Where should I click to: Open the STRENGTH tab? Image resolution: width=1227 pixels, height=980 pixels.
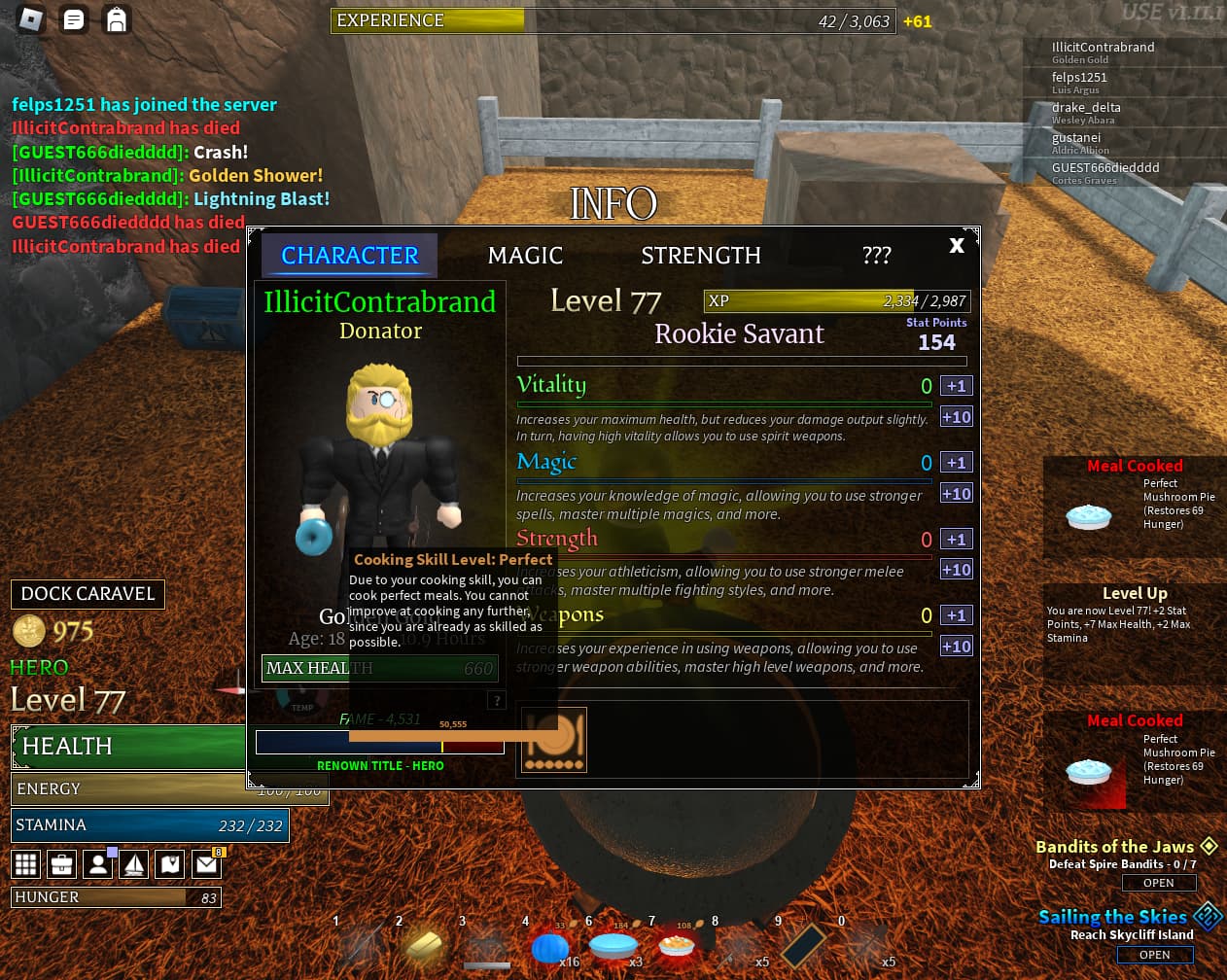(700, 256)
